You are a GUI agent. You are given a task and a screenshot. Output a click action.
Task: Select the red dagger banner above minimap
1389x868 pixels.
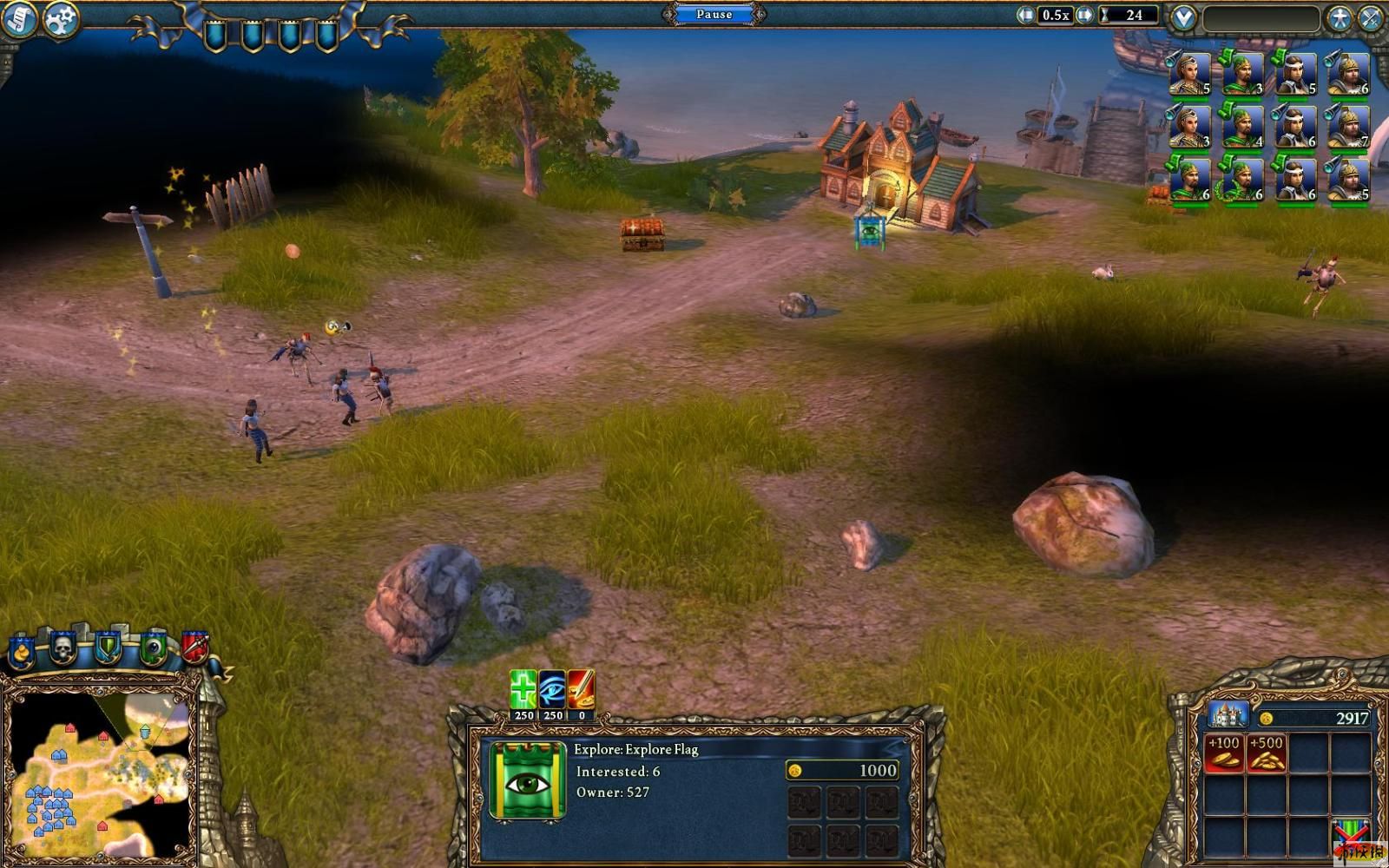point(194,647)
